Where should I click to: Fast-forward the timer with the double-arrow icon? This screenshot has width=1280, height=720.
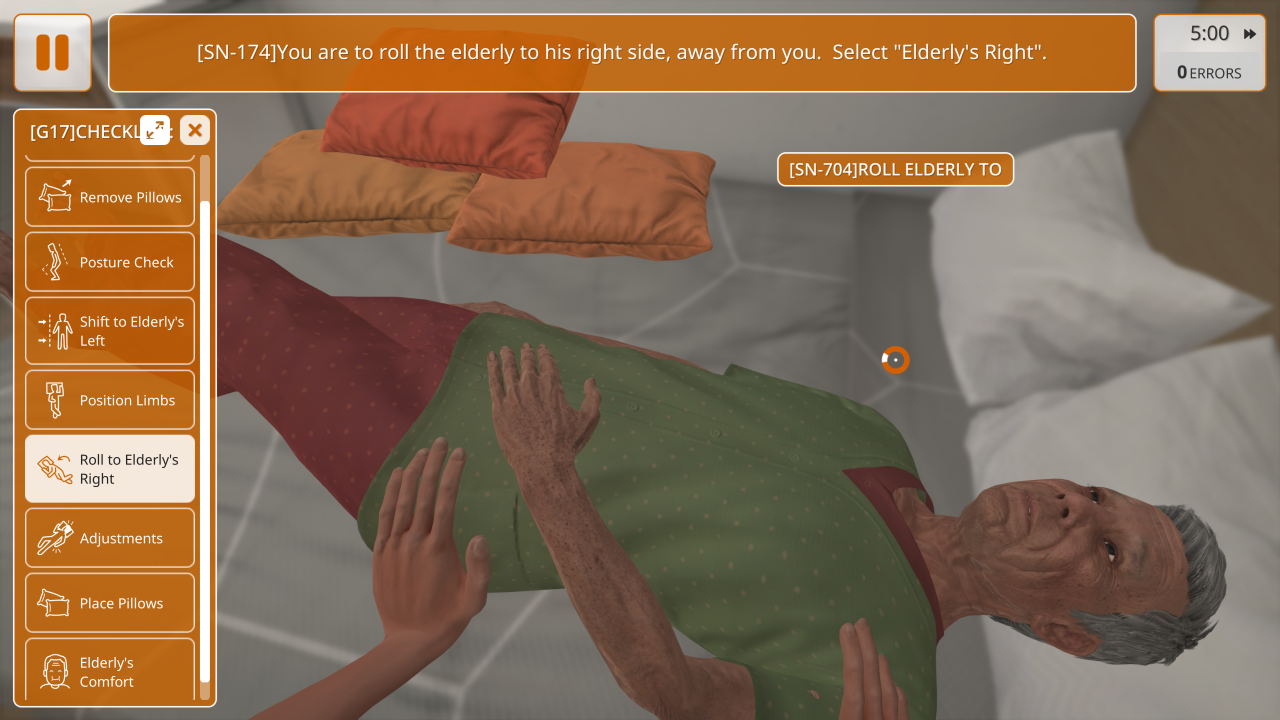(1250, 34)
